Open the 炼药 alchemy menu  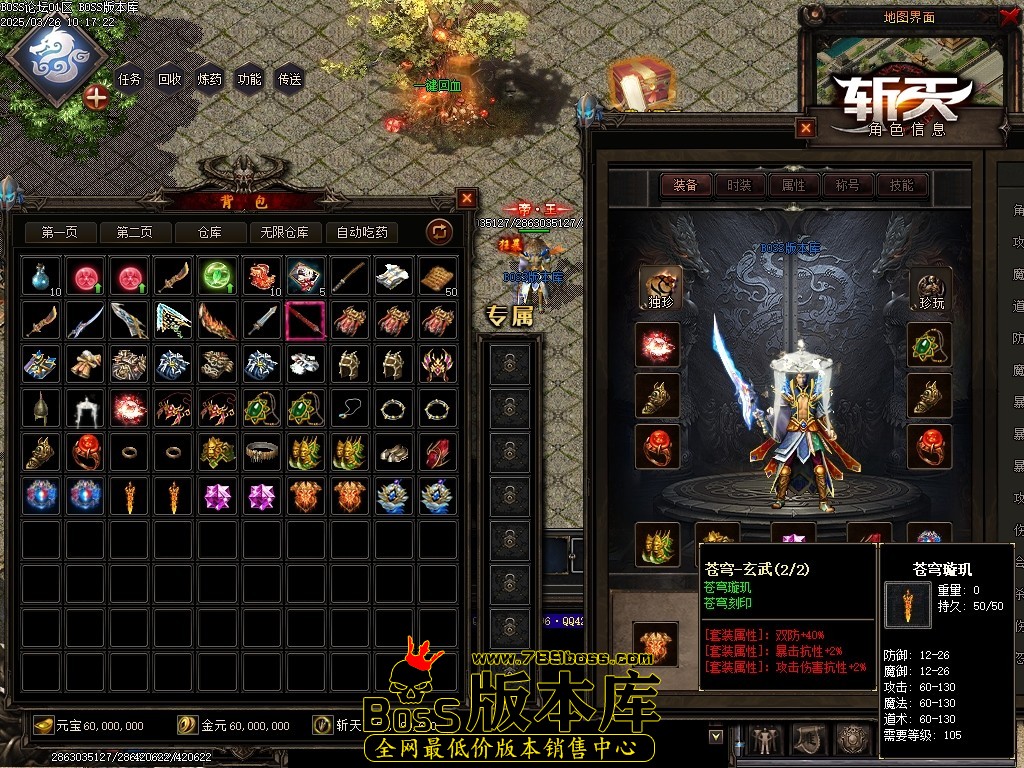point(210,79)
